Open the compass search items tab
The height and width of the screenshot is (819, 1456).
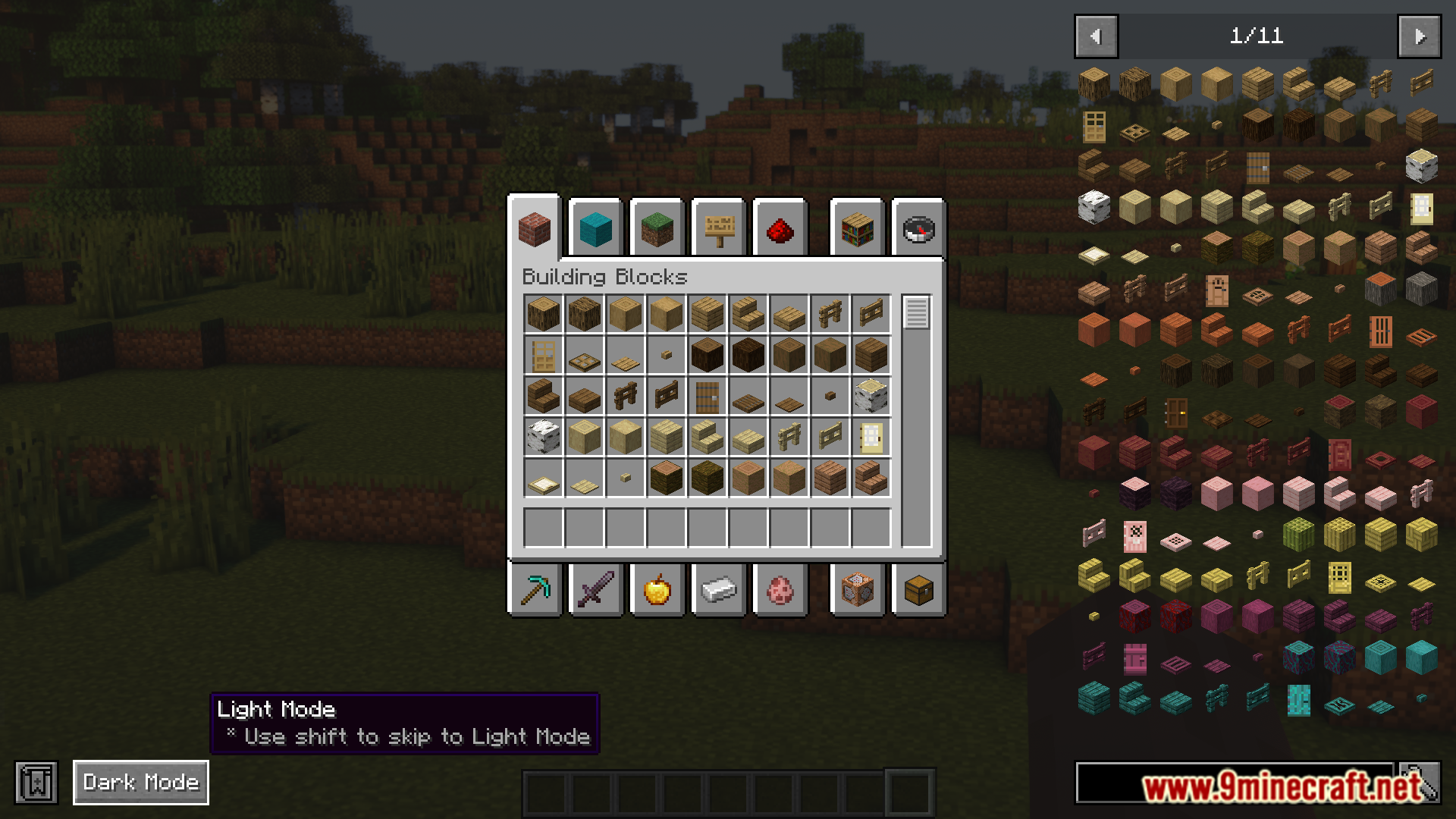[918, 229]
